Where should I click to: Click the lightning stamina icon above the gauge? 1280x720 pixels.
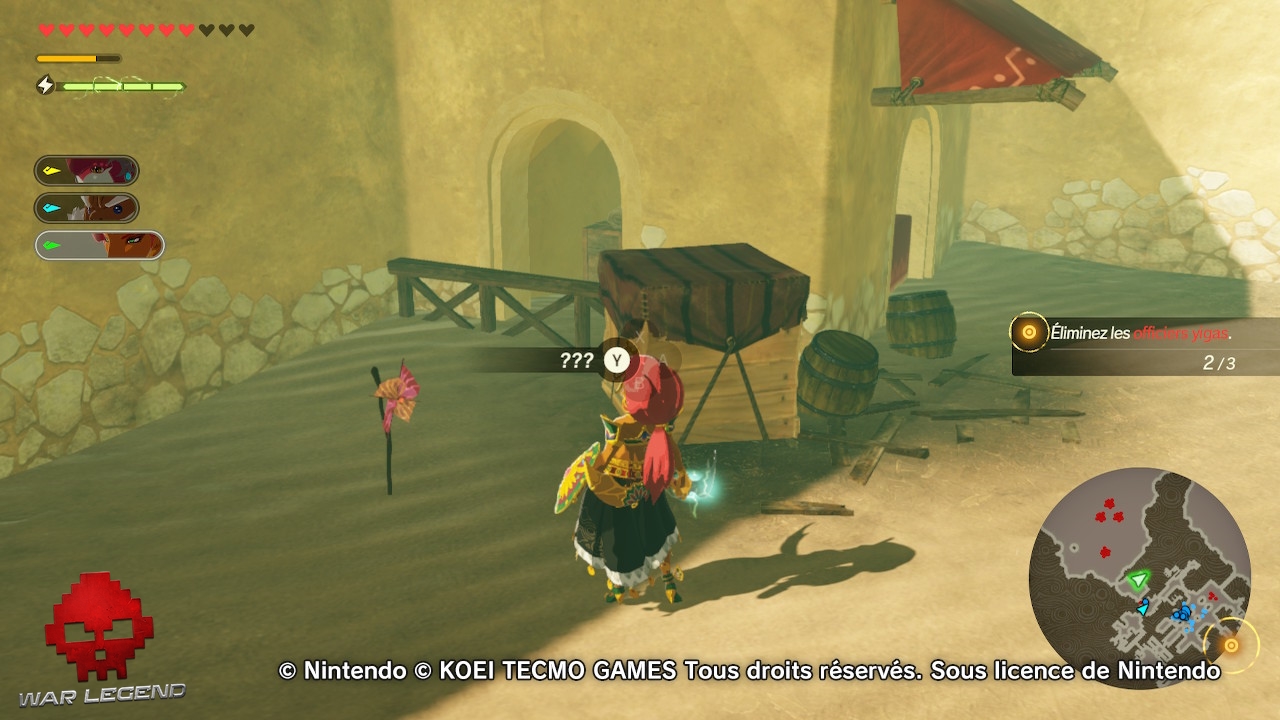(44, 86)
